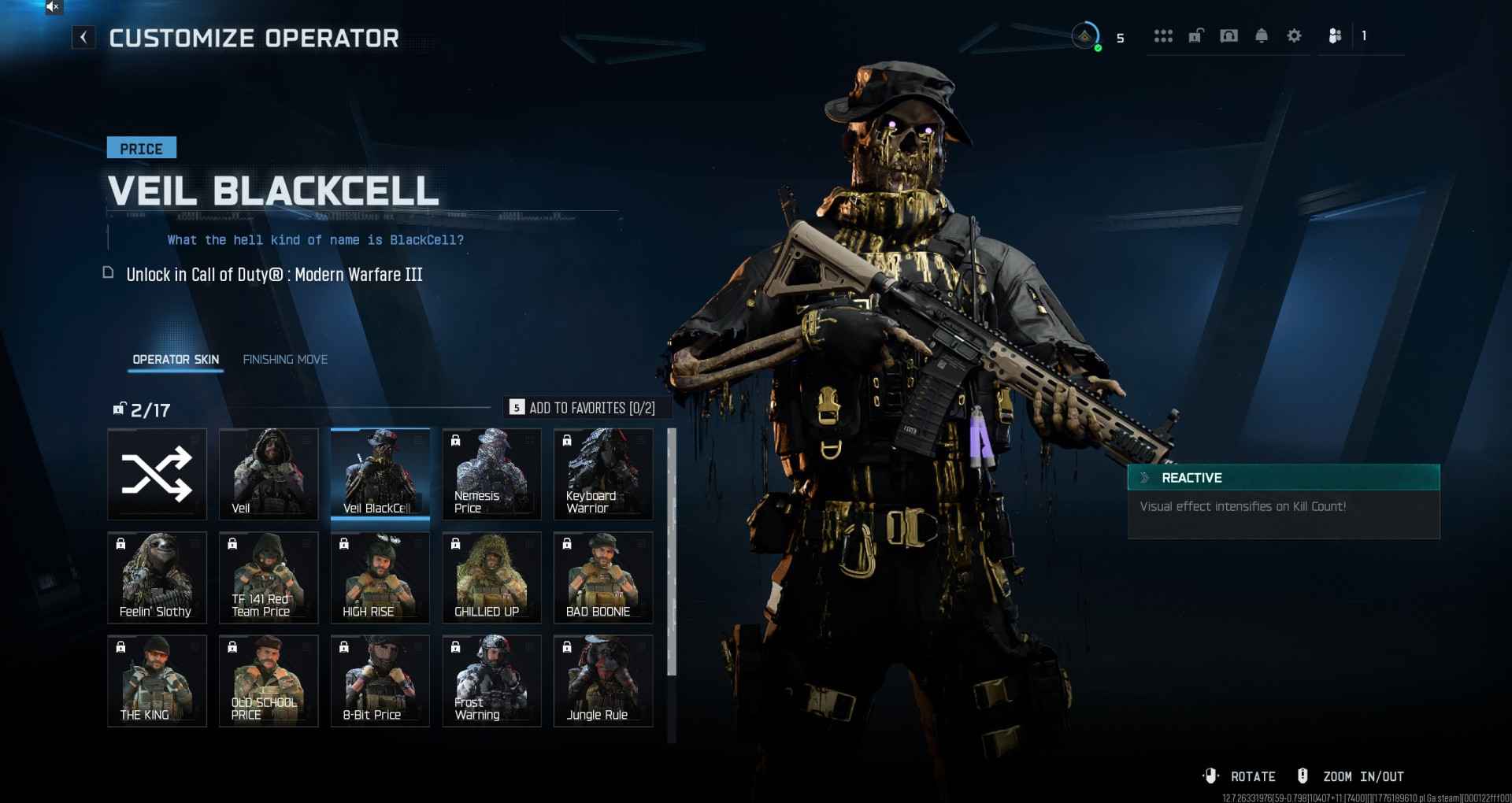Choose the Frost Warning skin
Screen dimensions: 1512x803
click(x=492, y=680)
